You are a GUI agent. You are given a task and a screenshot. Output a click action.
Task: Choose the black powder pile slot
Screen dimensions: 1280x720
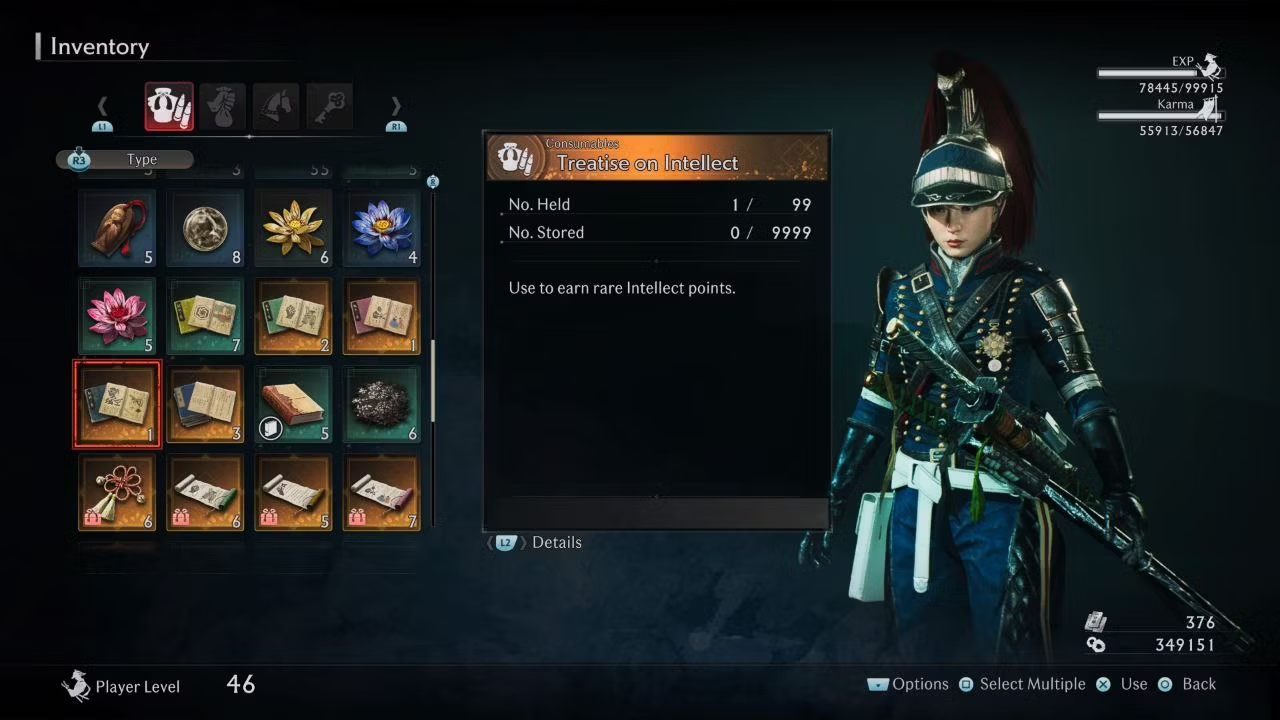[x=381, y=404]
